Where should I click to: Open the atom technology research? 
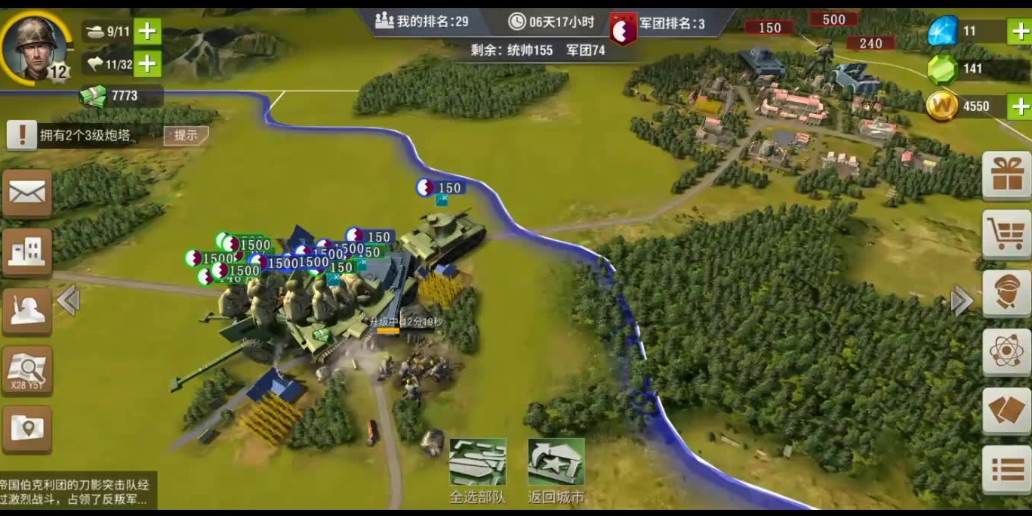1006,351
